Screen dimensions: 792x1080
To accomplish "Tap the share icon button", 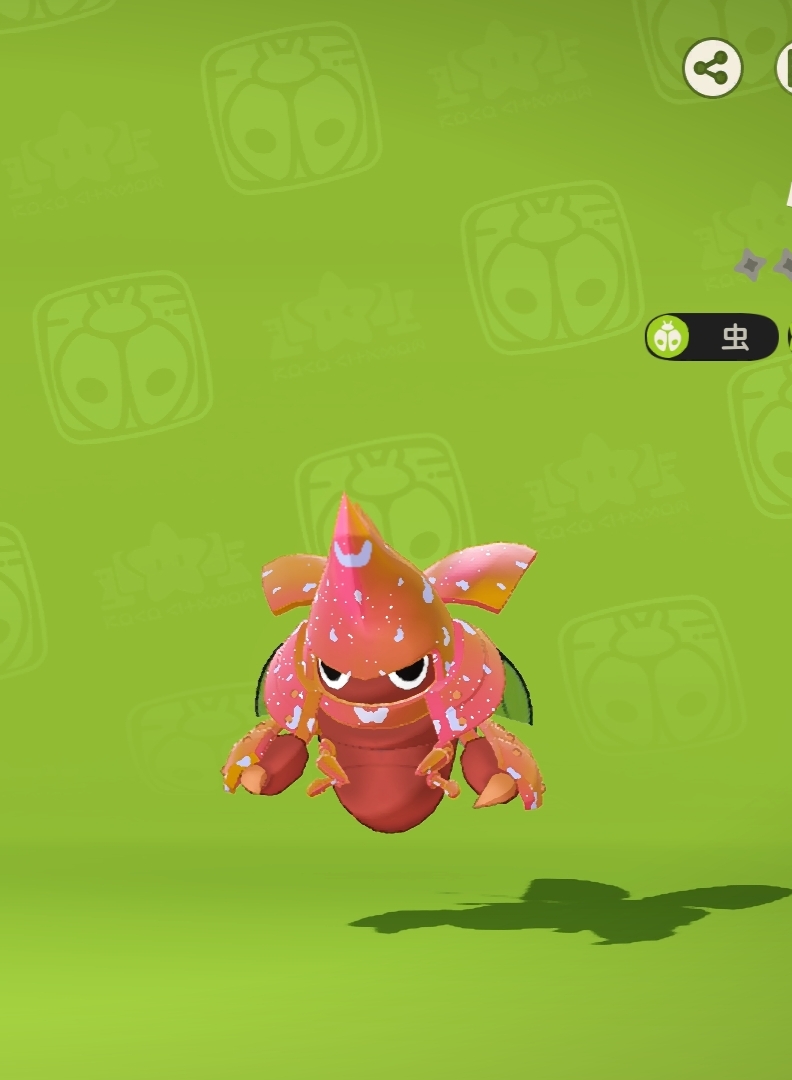I will [x=712, y=69].
